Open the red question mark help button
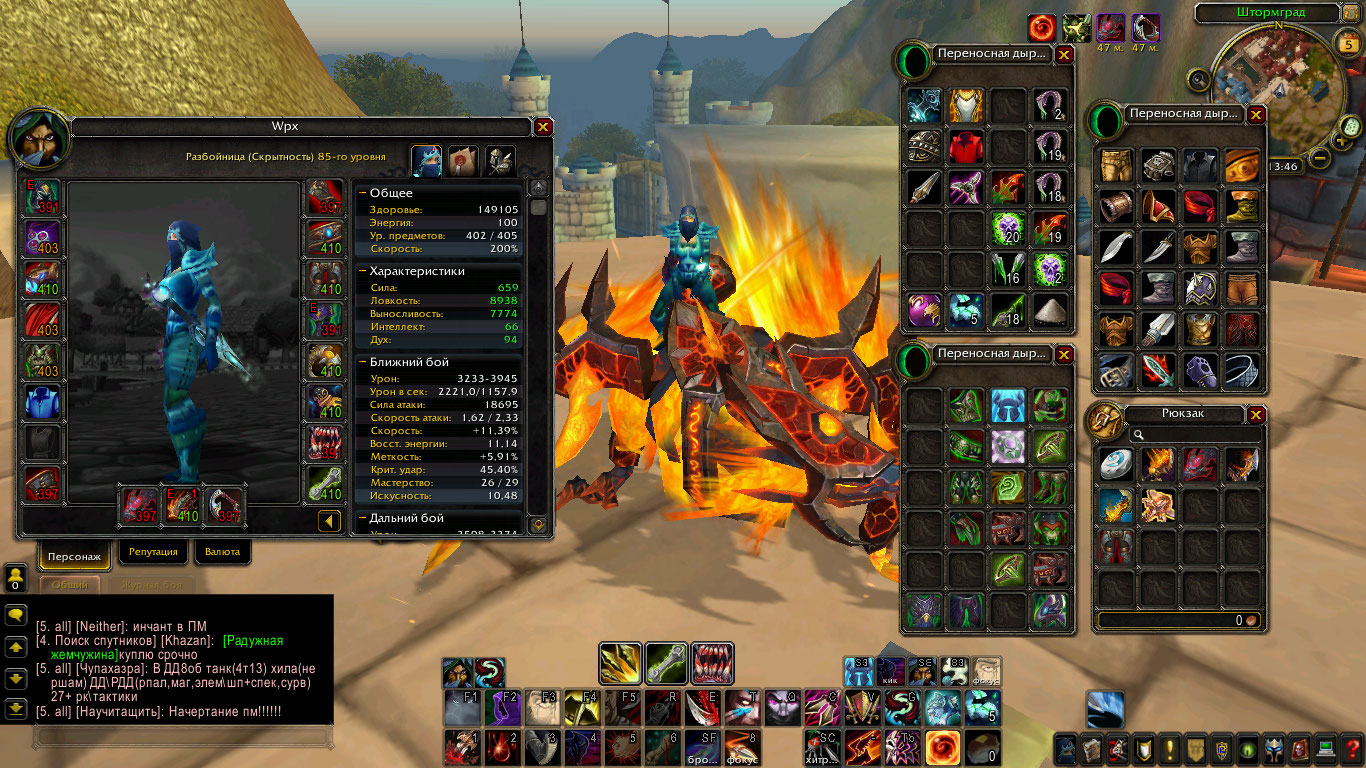 (1353, 748)
